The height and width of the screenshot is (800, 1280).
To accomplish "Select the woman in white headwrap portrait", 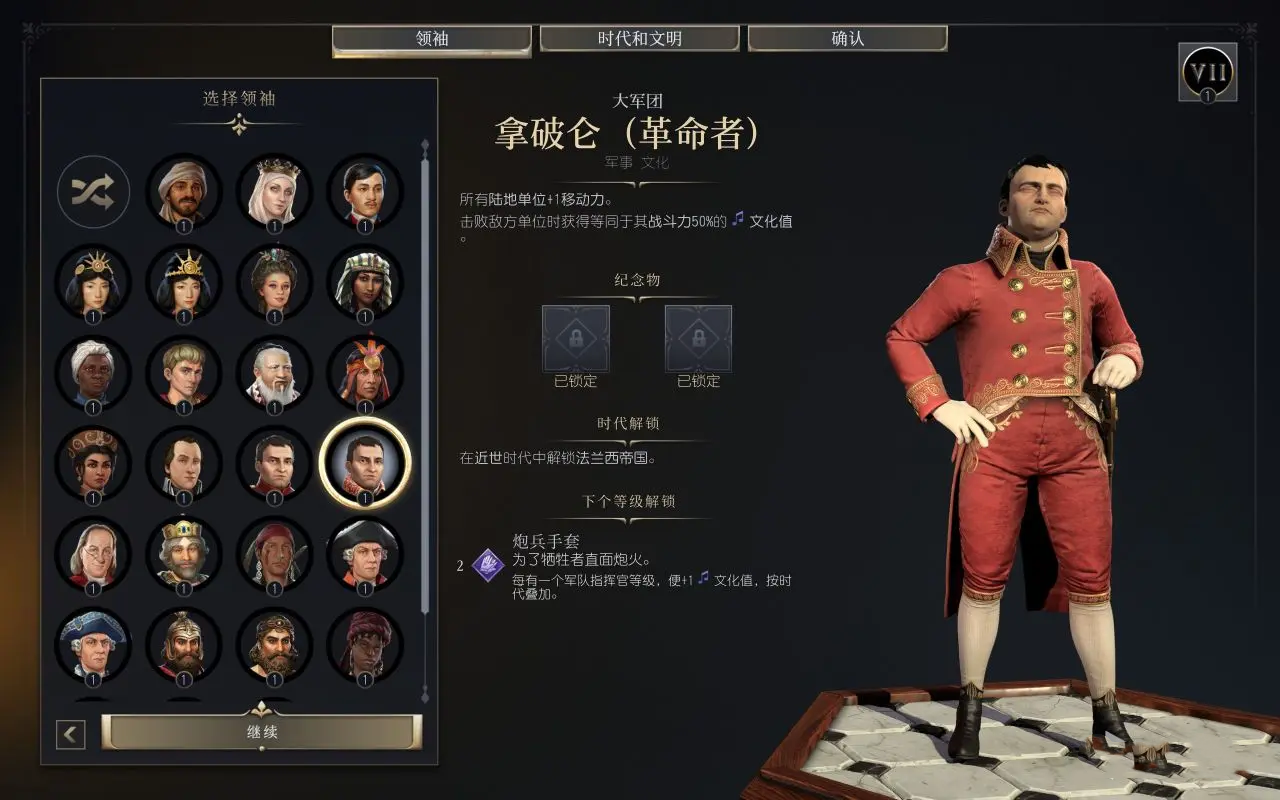I will (93, 373).
